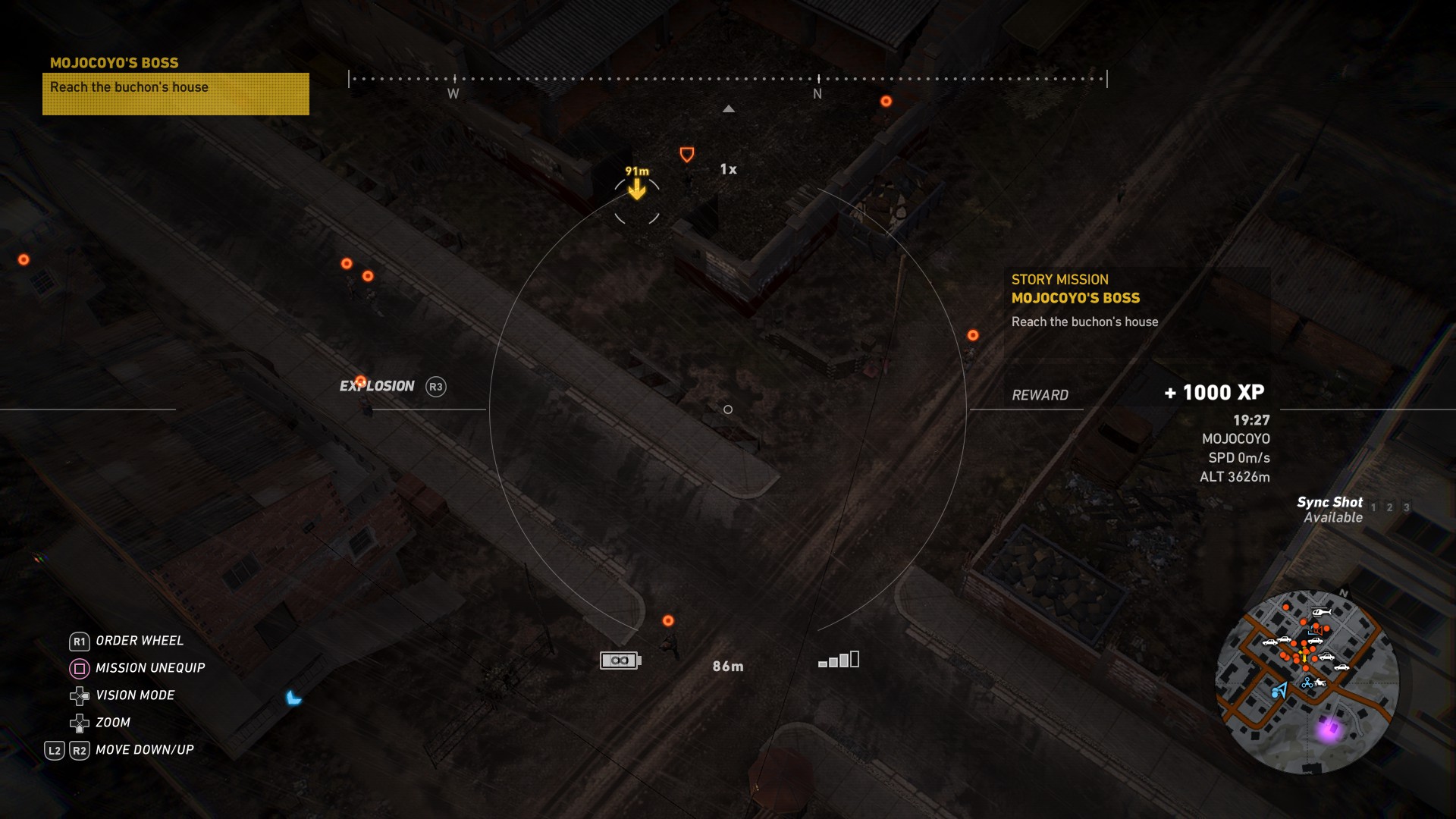
Task: Click the Sync Shot Available indicator
Action: pos(1332,510)
